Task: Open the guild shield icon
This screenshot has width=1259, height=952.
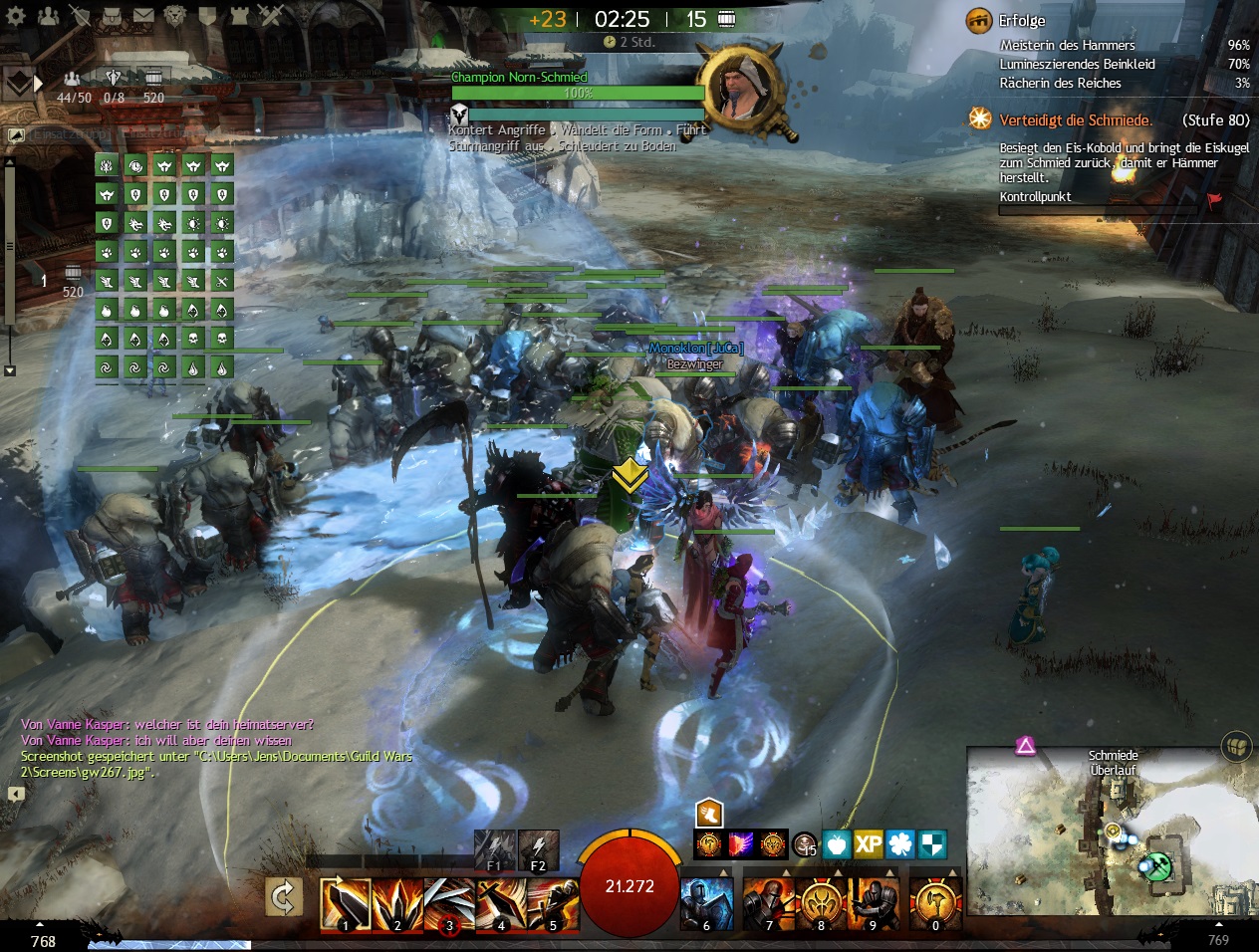Action: 208,16
